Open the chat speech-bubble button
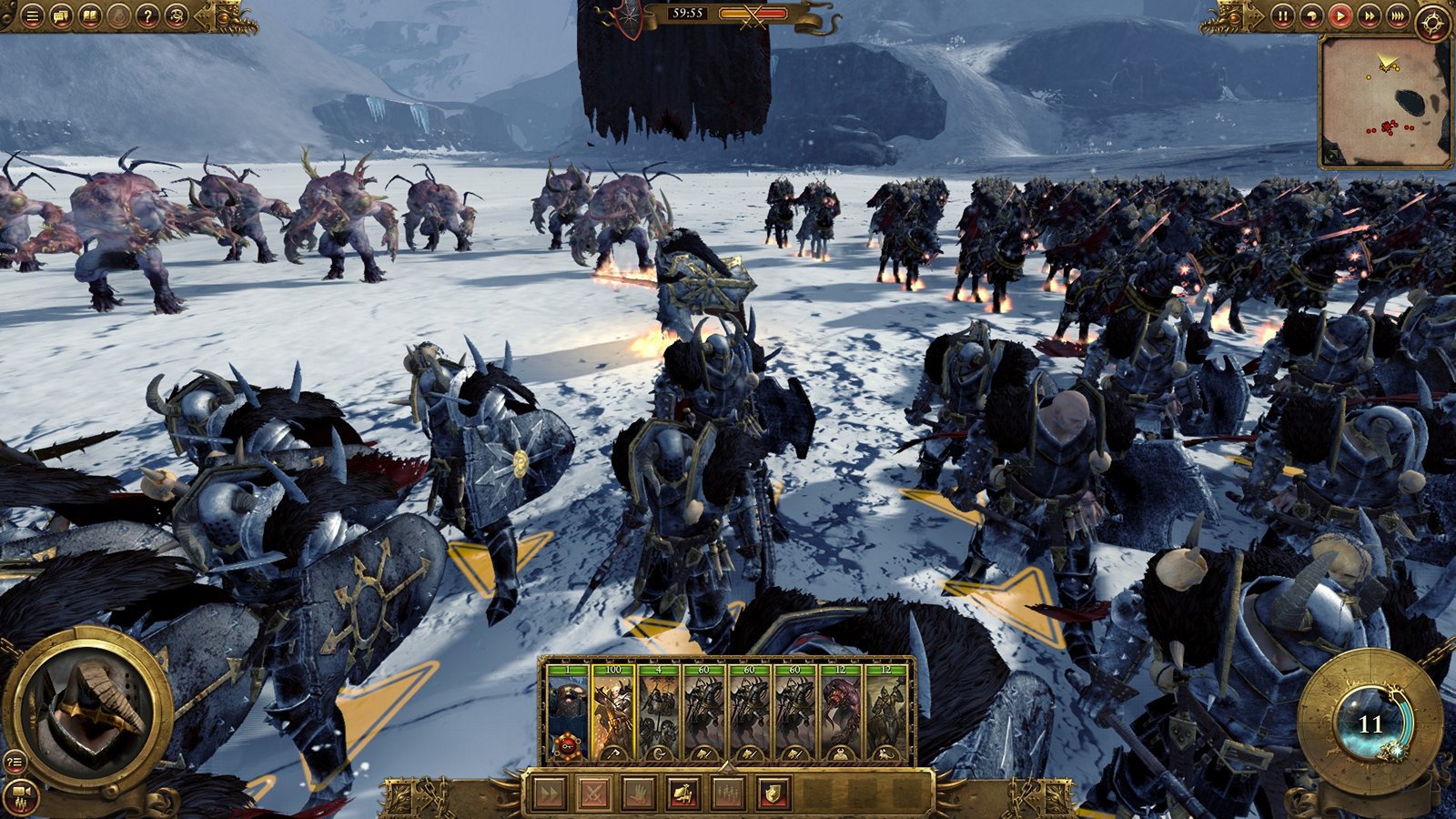Viewport: 1456px width, 819px height. click(61, 15)
